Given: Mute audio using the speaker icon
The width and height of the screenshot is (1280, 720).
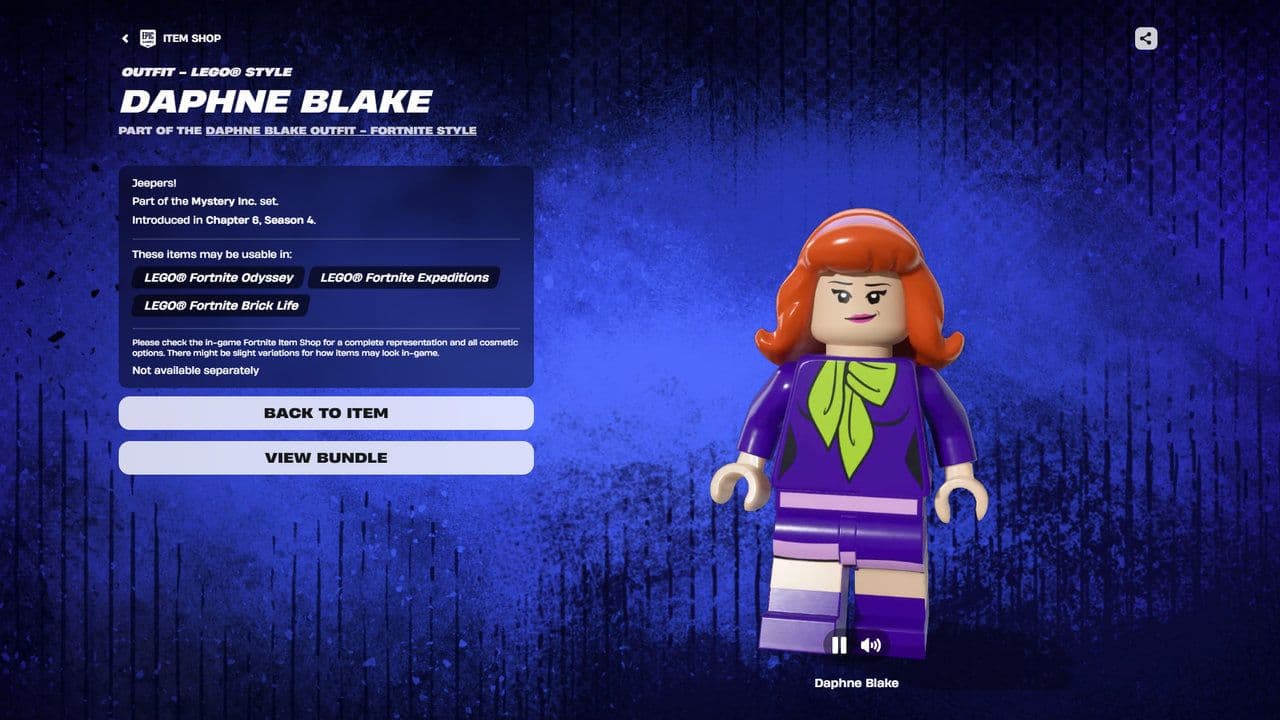Looking at the screenshot, I should coord(871,645).
